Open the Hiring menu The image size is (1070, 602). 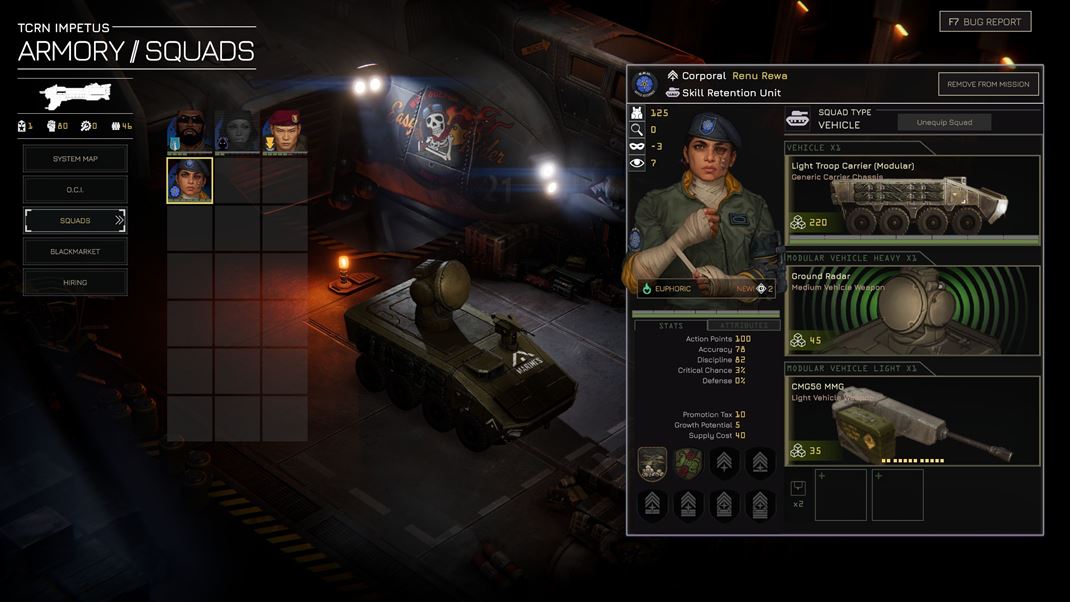(75, 283)
